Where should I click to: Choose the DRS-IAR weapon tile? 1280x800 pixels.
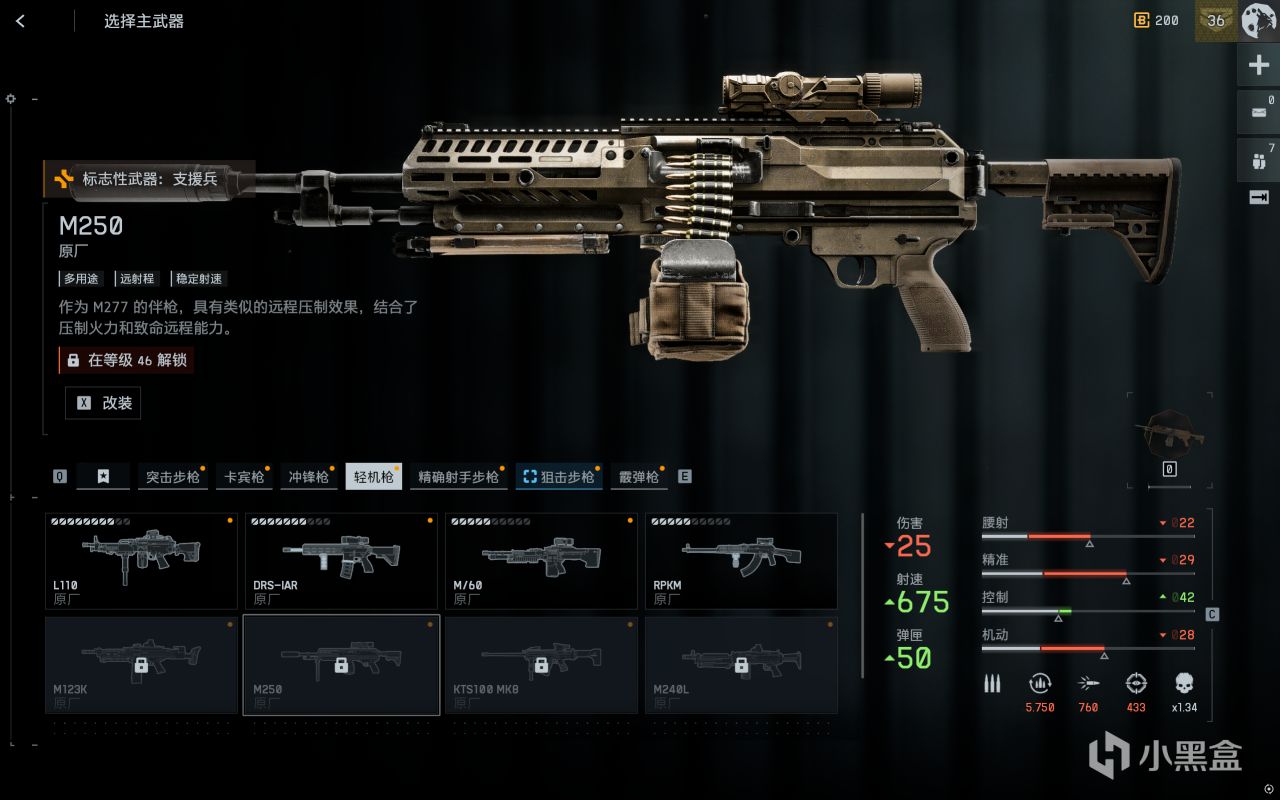[341, 561]
